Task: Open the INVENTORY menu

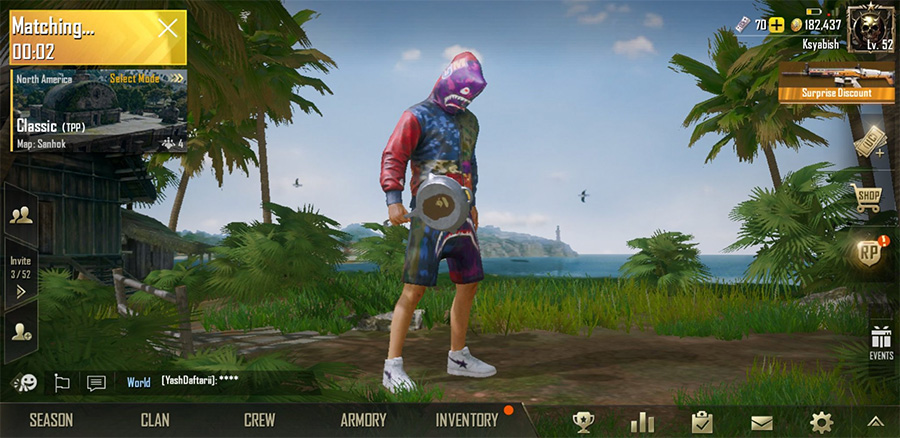Action: [466, 421]
